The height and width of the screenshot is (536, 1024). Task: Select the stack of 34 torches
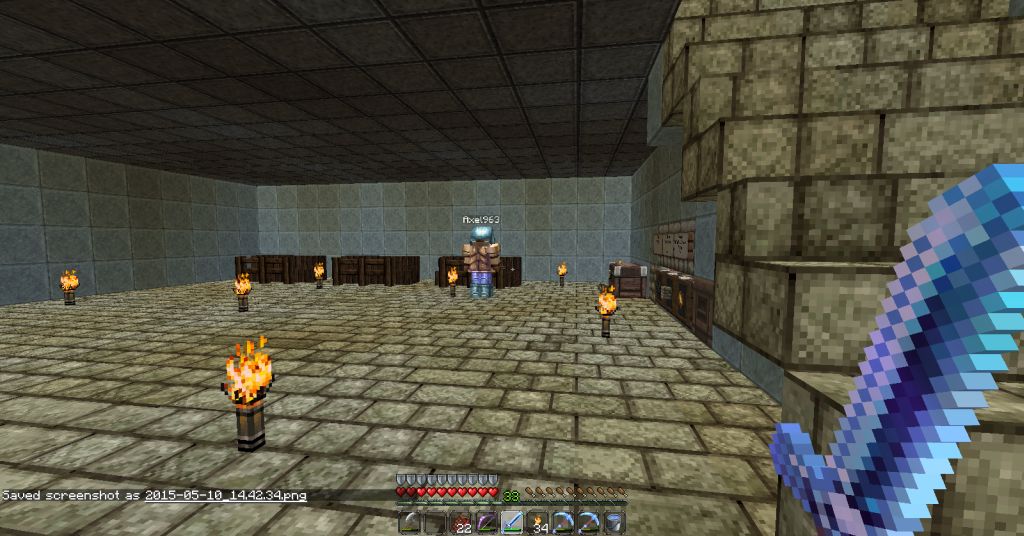(x=538, y=521)
